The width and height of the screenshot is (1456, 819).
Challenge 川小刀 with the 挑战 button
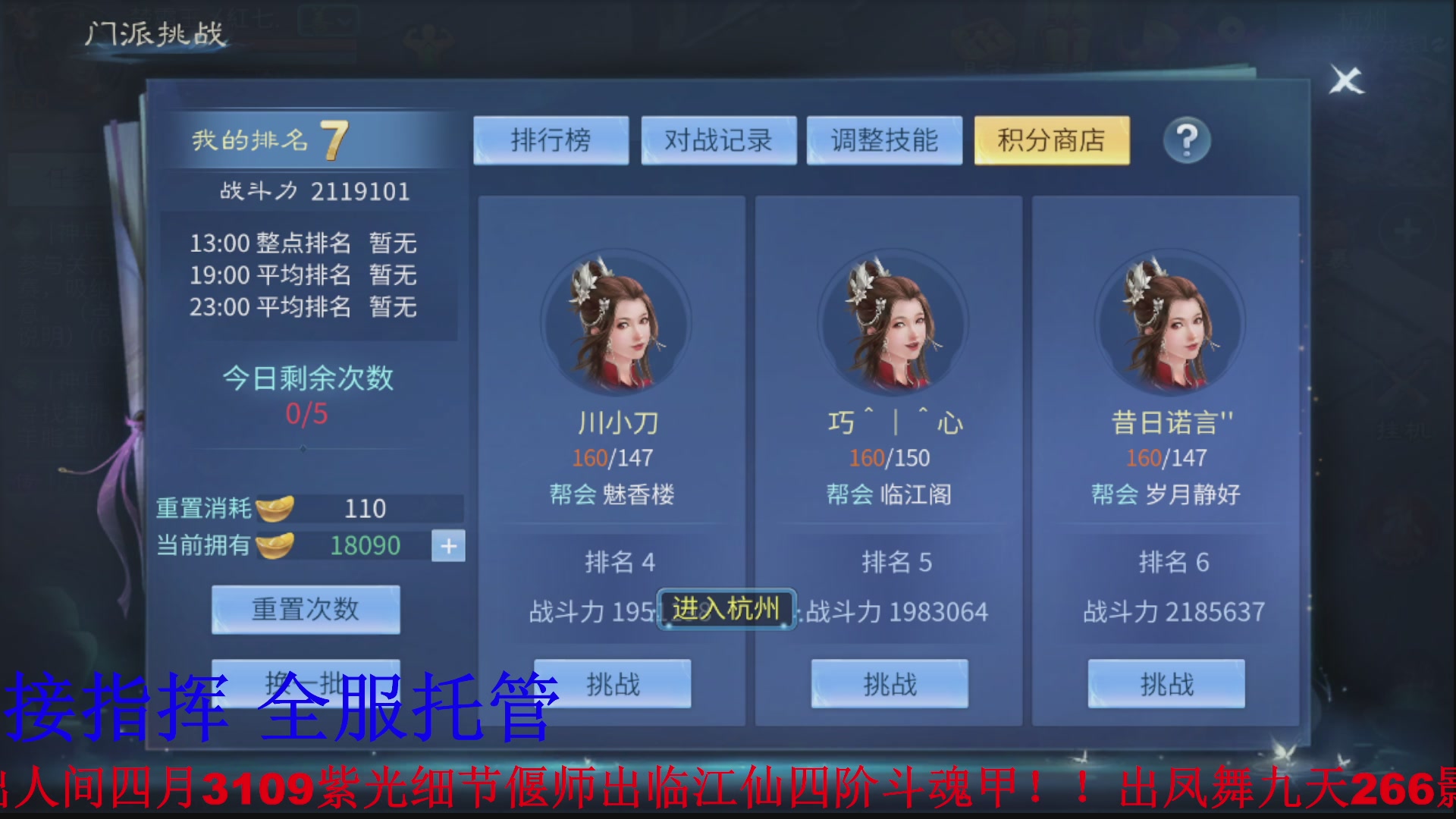click(x=611, y=683)
